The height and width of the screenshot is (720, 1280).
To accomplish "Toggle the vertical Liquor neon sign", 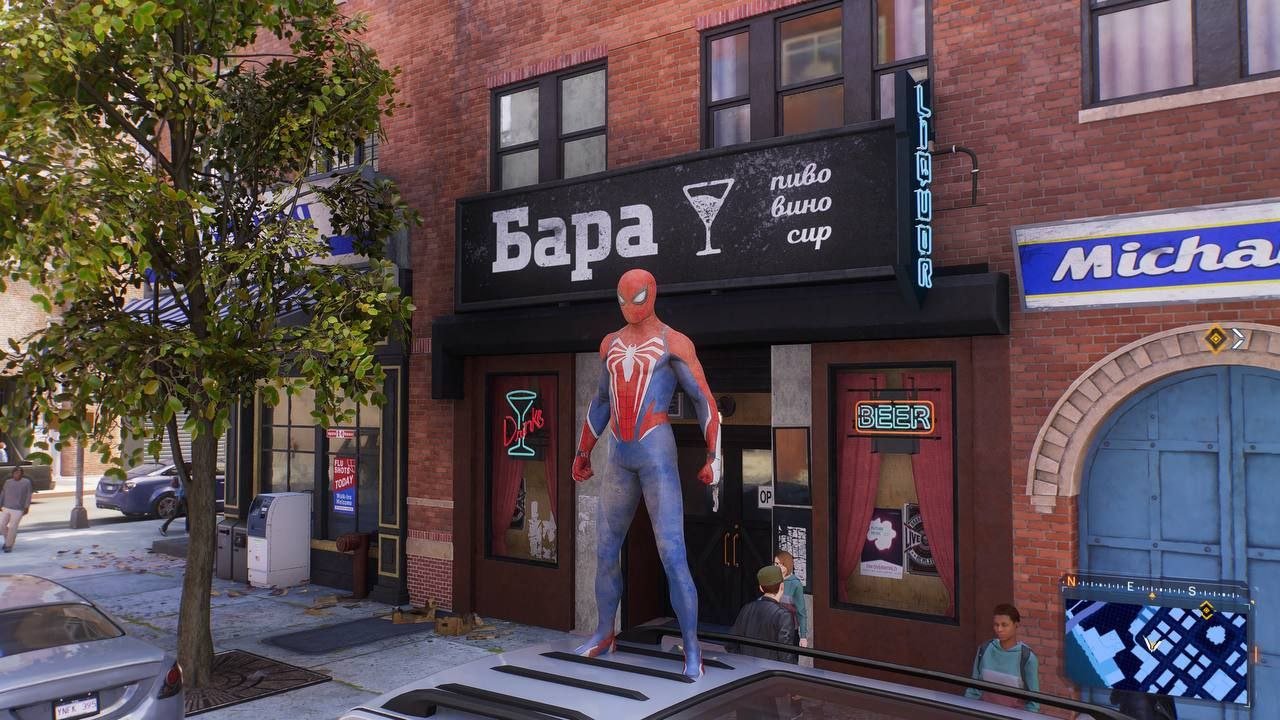I will (x=920, y=180).
